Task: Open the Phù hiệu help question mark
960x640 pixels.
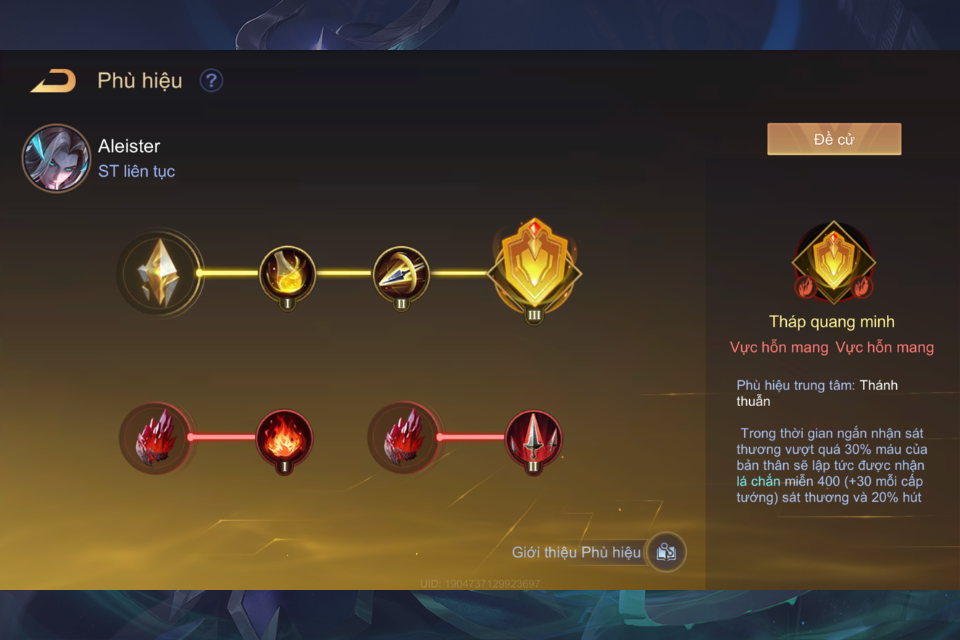Action: (x=211, y=81)
